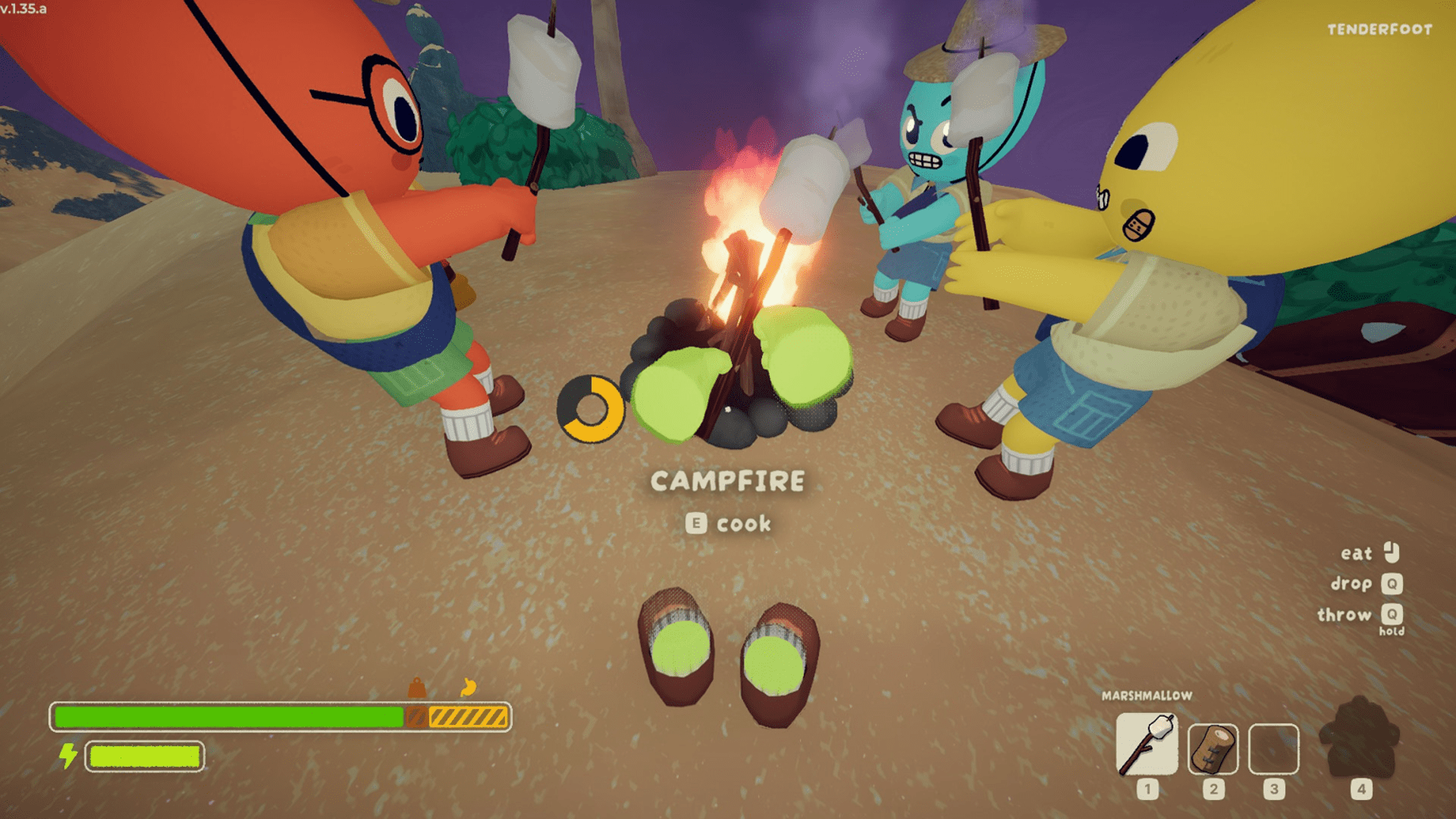Click the lightning stamina icon bottom left
This screenshot has height=819, width=1456.
(67, 755)
